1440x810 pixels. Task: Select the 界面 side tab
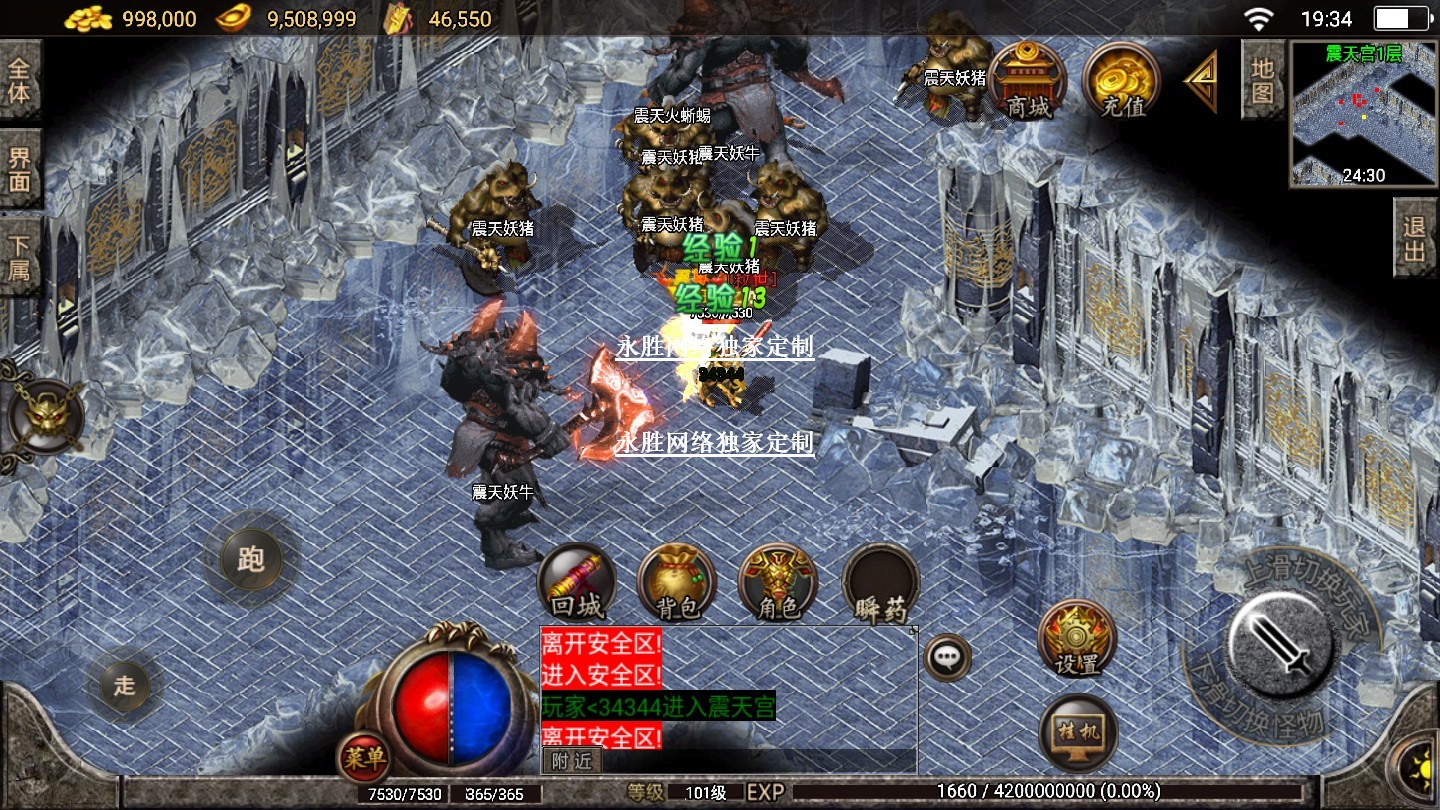[20, 168]
